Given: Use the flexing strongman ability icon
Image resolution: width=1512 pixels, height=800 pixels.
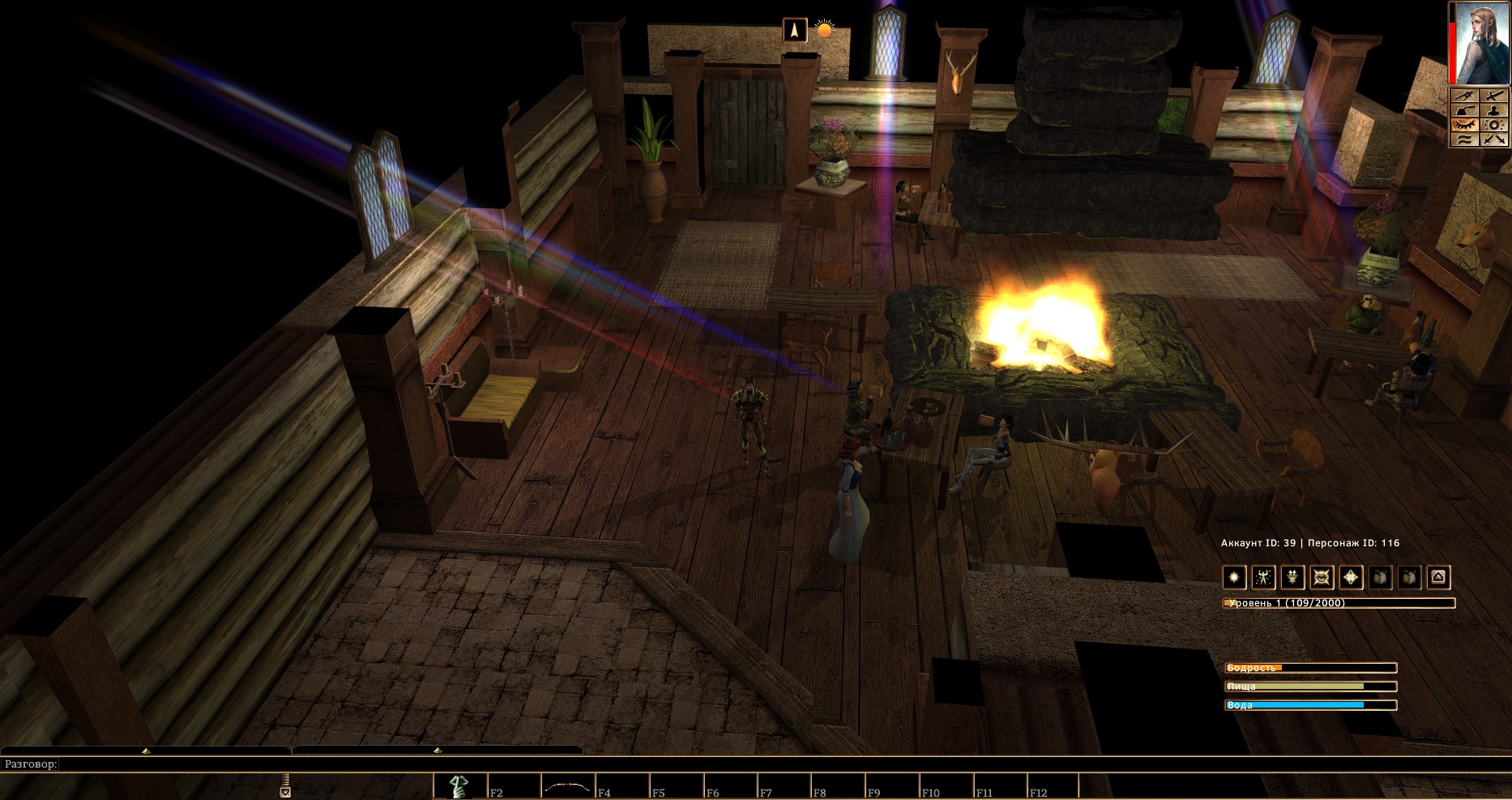Looking at the screenshot, I should 1263,577.
